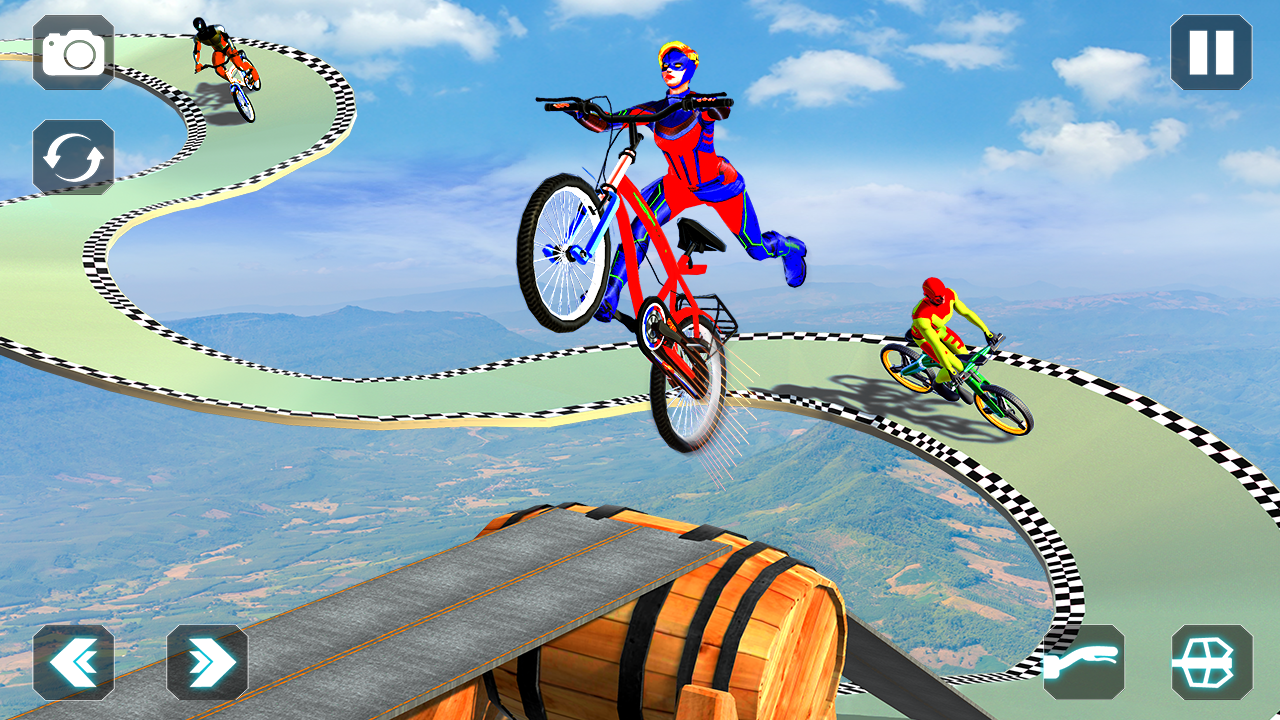Toggle the camera view with the snapshot button
The image size is (1280, 720).
71,54
